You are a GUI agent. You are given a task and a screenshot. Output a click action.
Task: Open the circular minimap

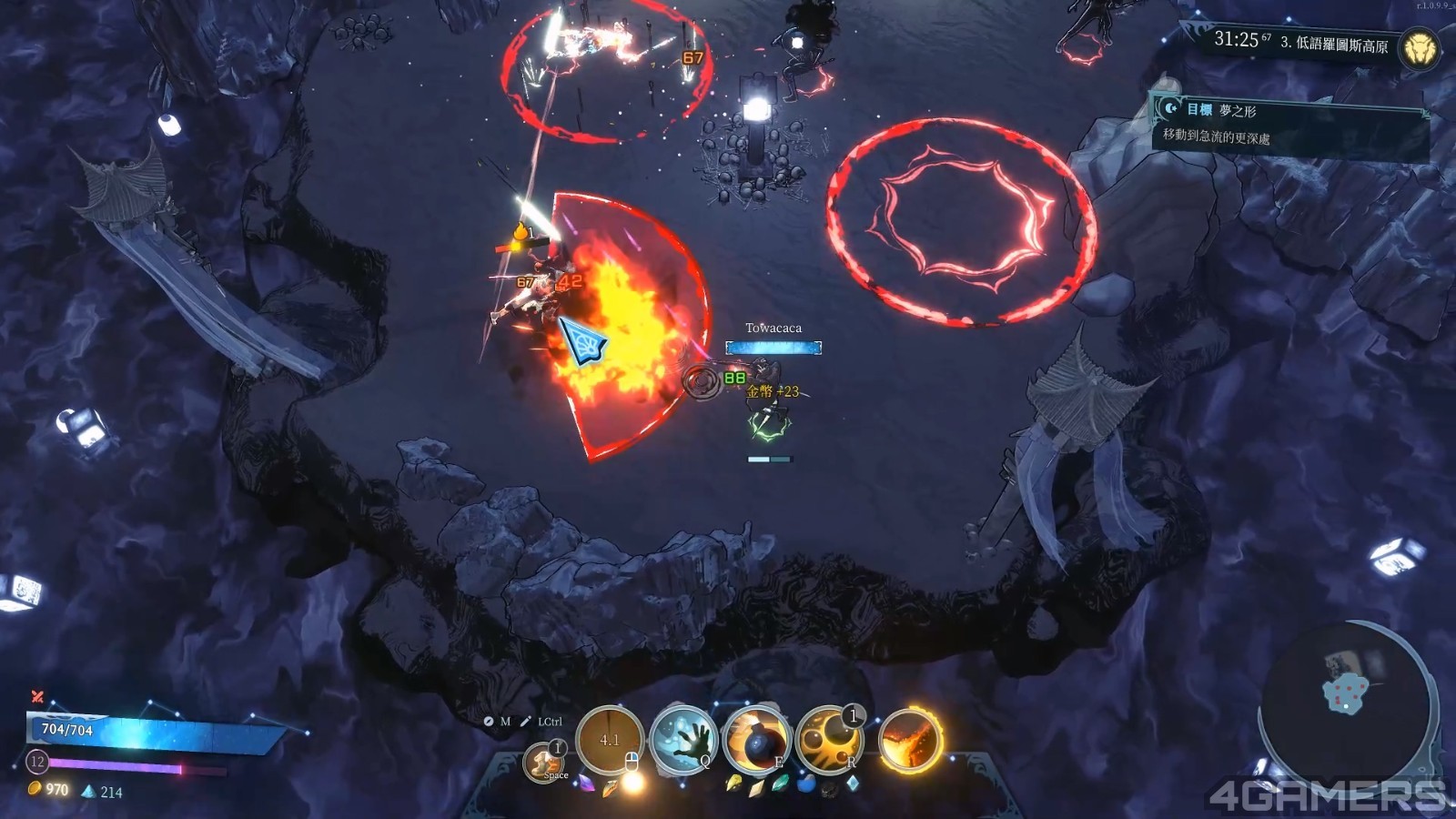[x=1346, y=698]
